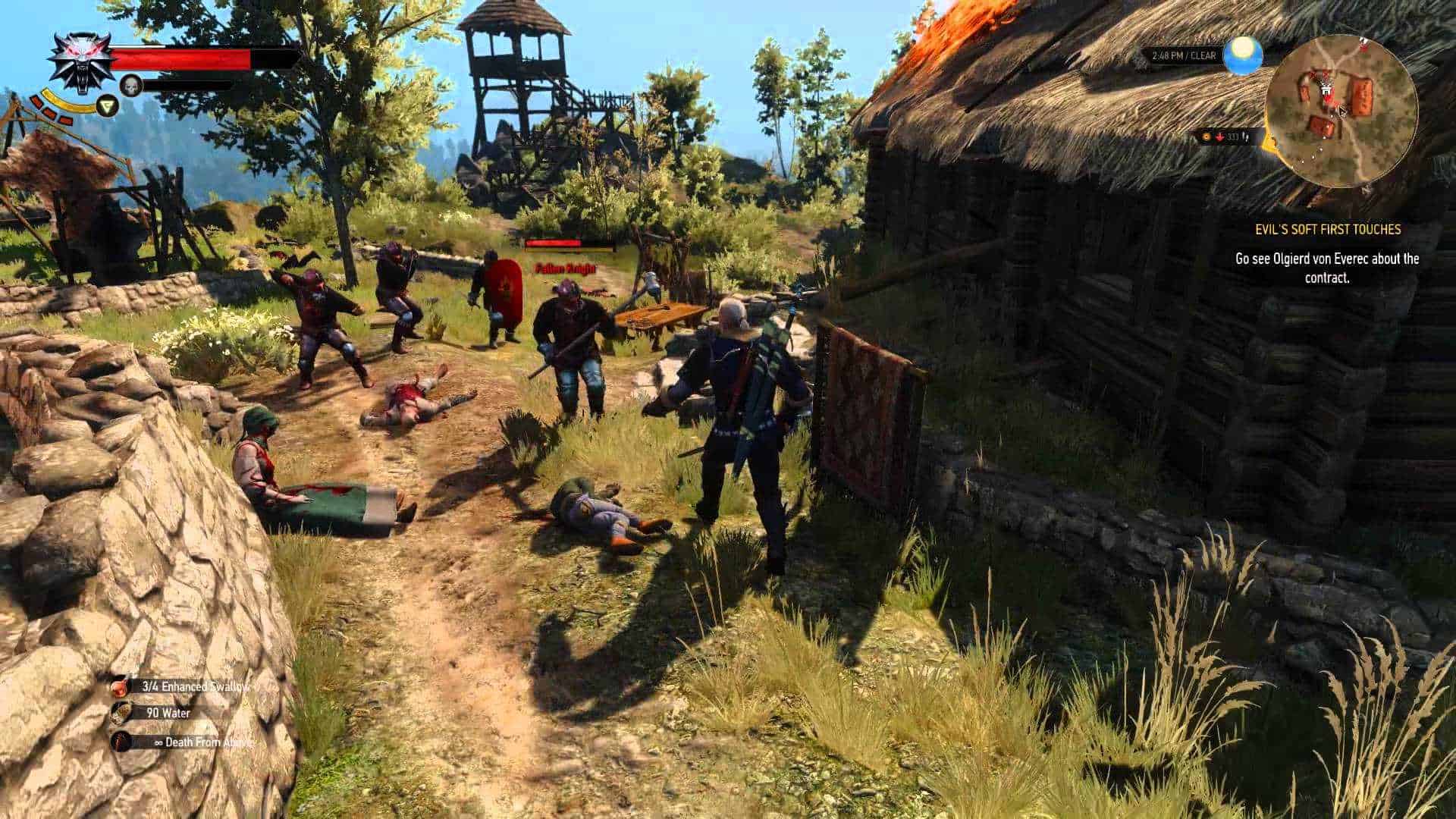This screenshot has width=1456, height=819.
Task: Click the toxicity skull icon
Action: click(x=131, y=86)
